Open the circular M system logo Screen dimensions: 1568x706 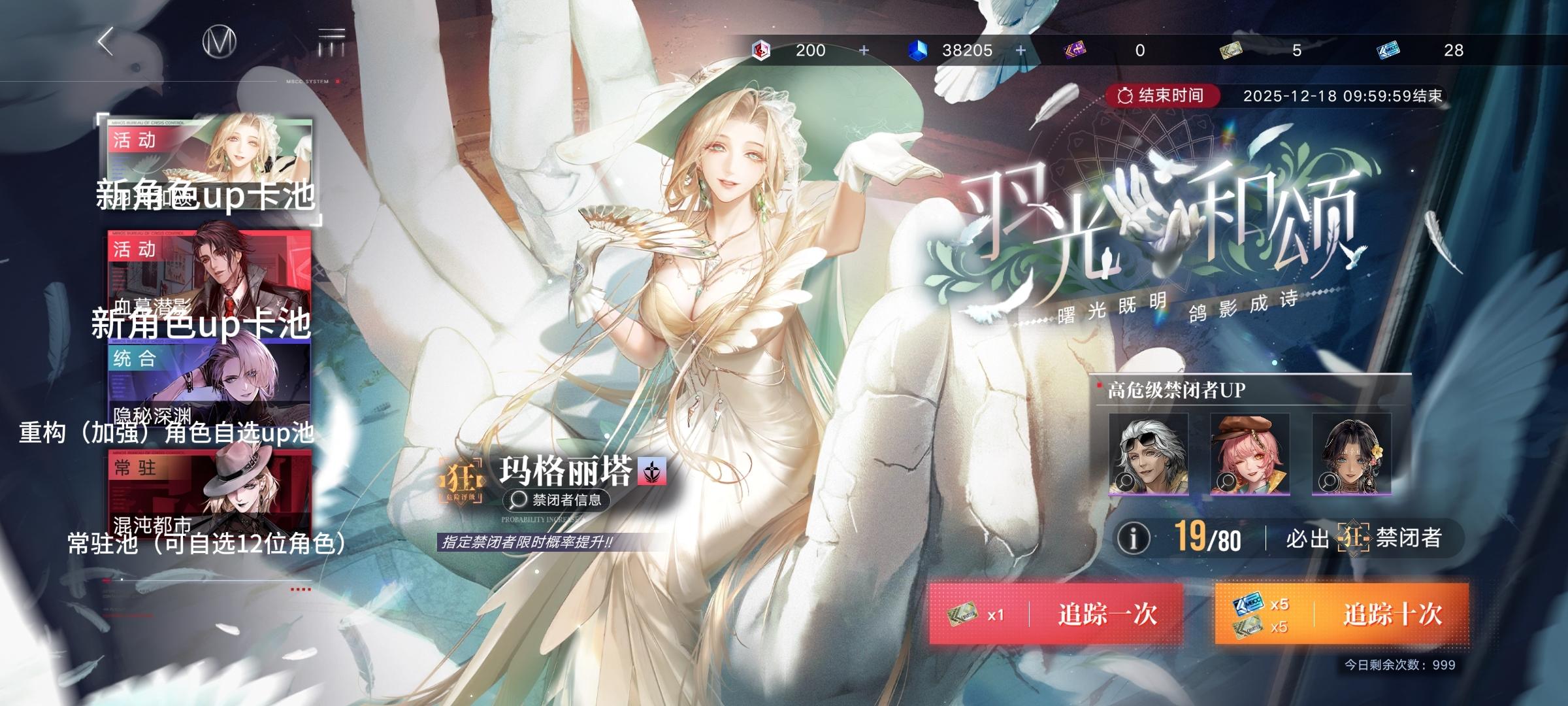[x=221, y=41]
